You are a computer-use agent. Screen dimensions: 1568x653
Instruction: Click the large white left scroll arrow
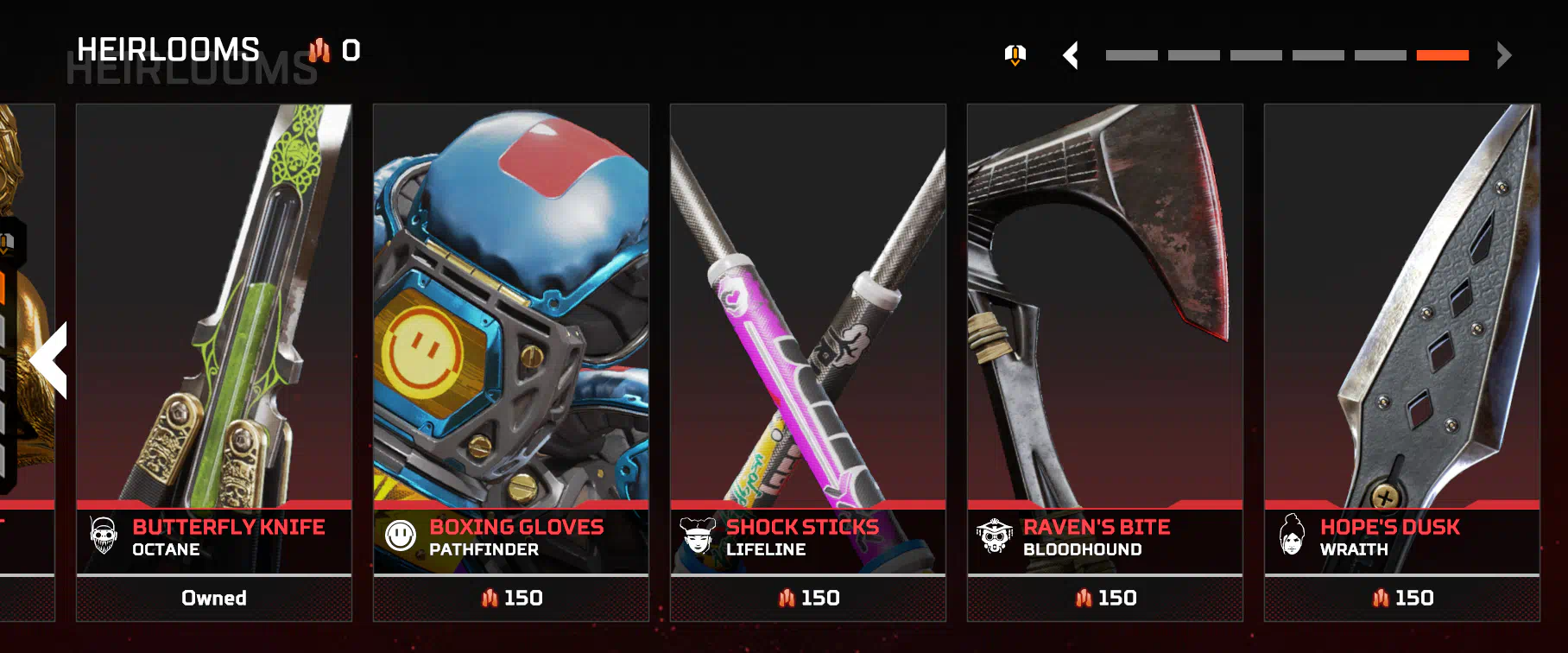49,360
